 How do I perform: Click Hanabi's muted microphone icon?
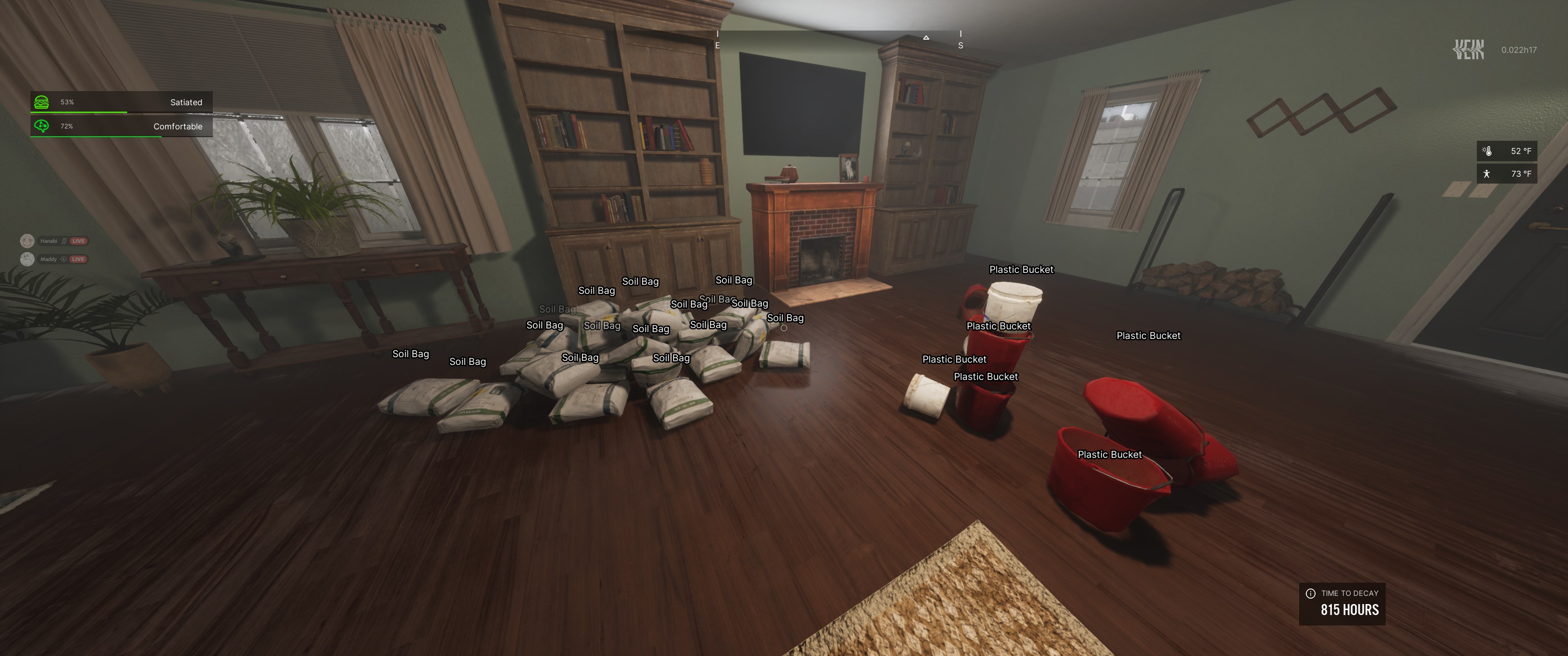[64, 241]
